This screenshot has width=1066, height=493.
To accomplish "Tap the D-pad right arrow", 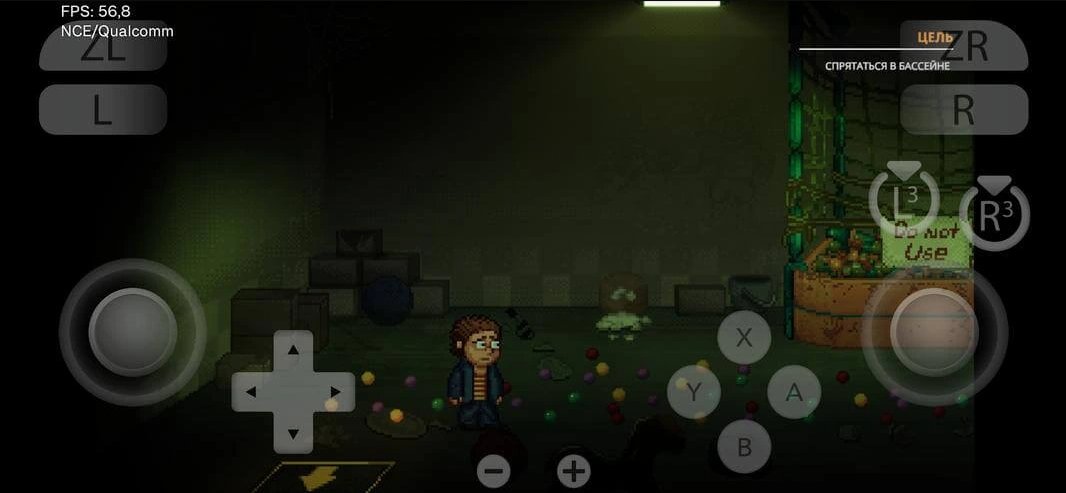I will [335, 392].
